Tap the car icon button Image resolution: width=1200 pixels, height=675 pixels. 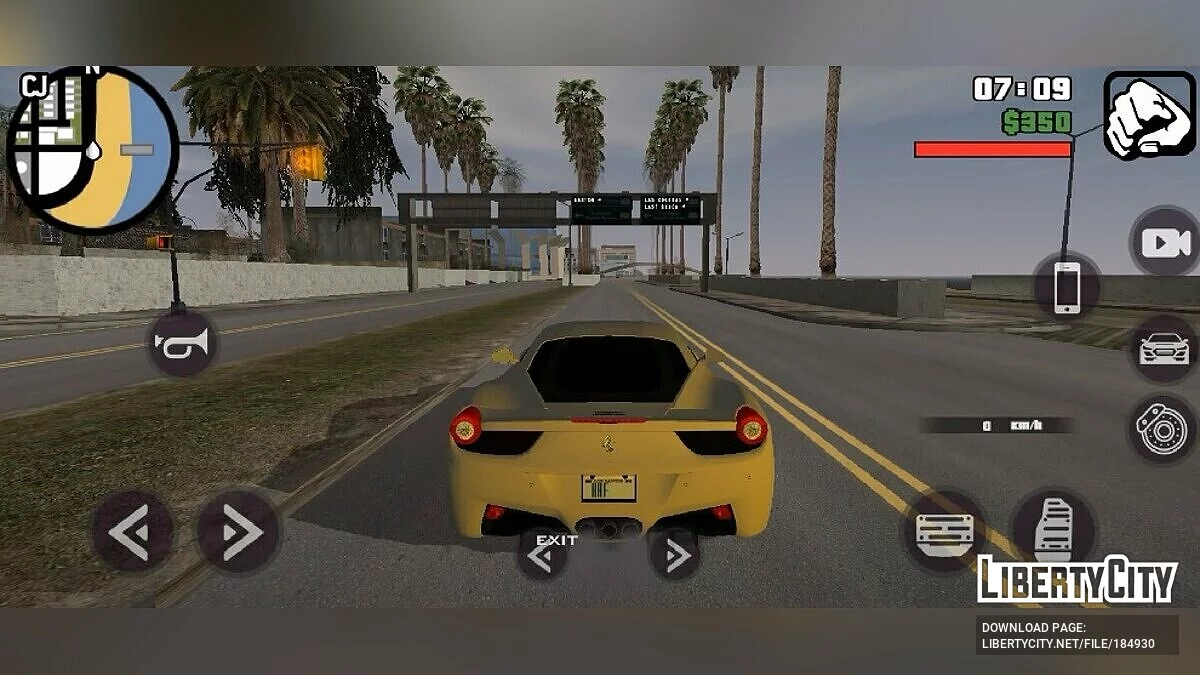1164,349
